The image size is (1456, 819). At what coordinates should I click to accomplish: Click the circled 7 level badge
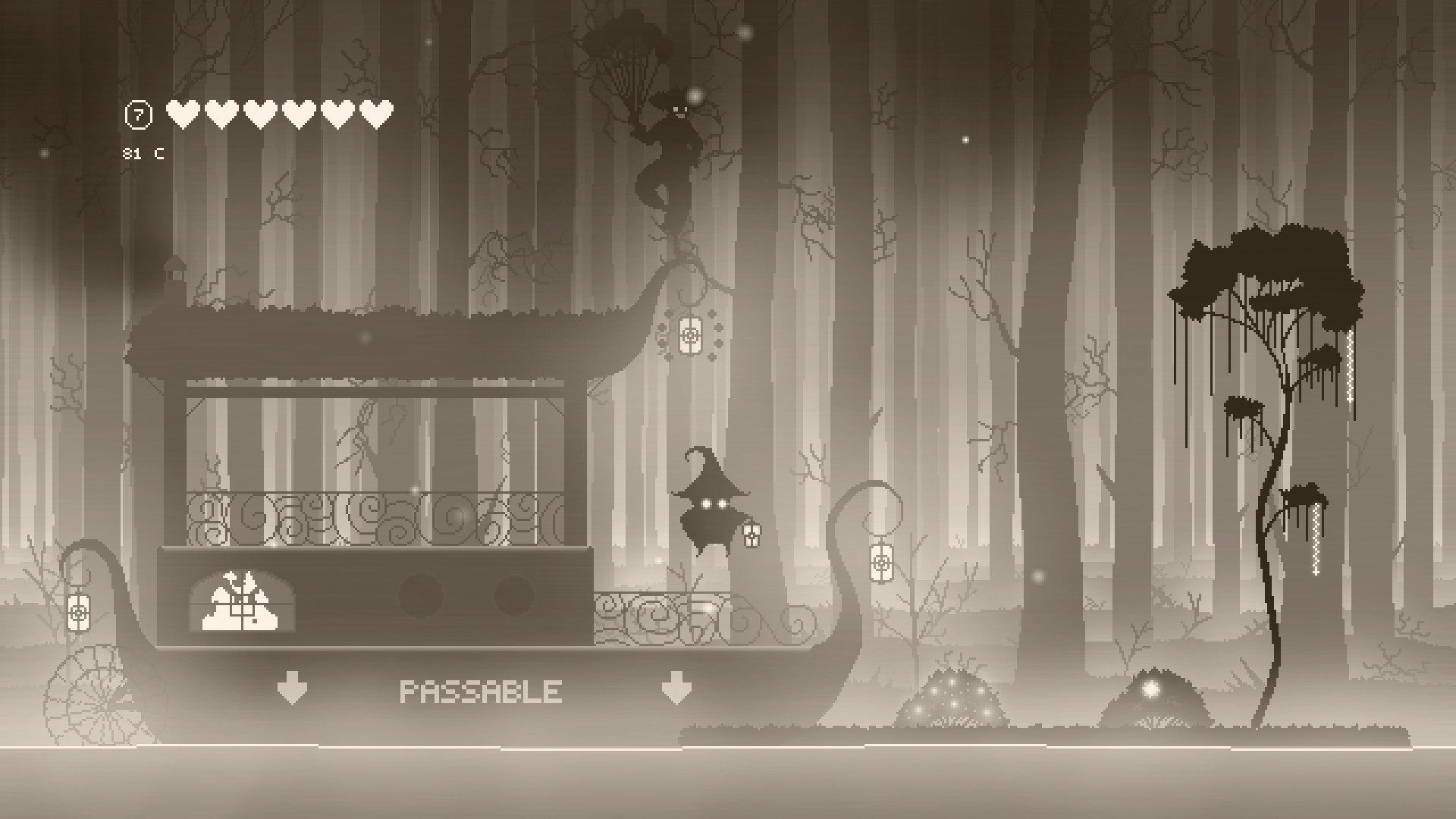(x=138, y=114)
